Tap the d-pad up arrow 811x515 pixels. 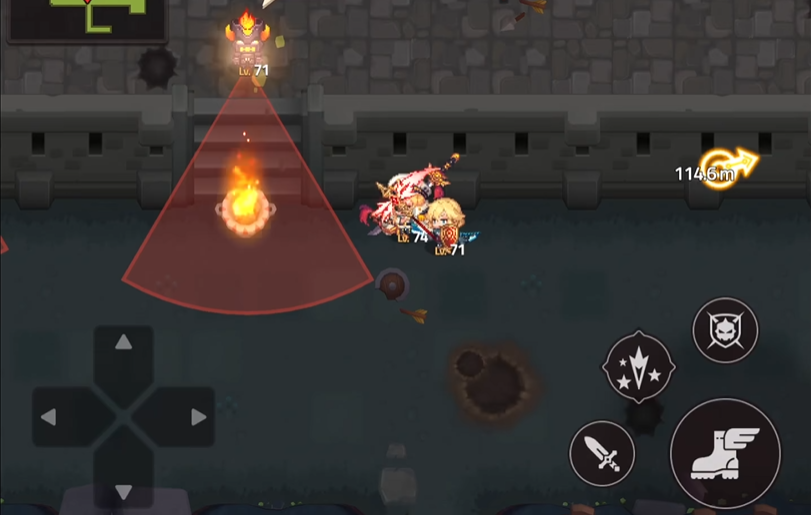point(123,344)
